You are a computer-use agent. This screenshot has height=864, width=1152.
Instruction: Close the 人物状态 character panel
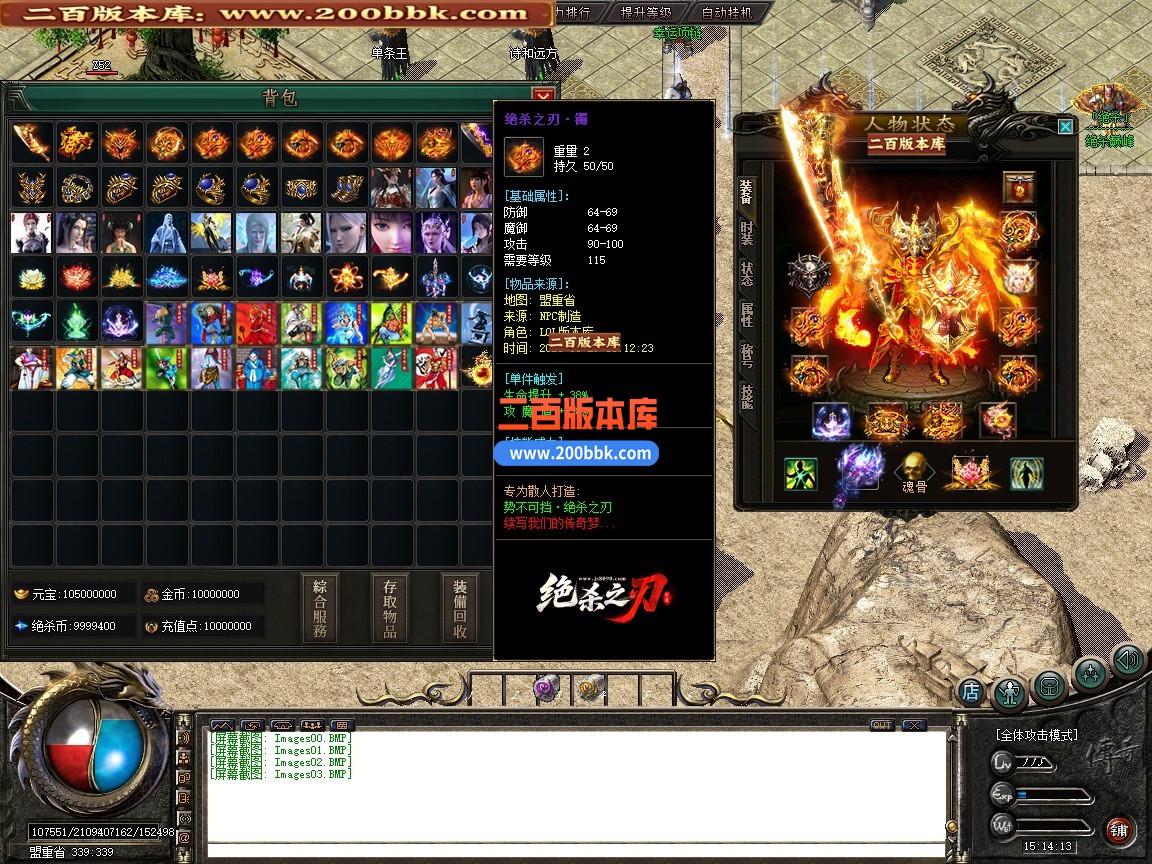1065,126
